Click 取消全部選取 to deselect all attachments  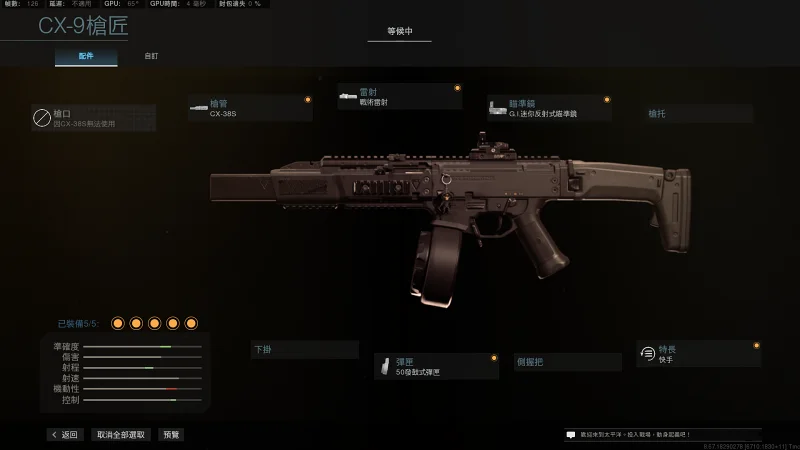click(121, 435)
